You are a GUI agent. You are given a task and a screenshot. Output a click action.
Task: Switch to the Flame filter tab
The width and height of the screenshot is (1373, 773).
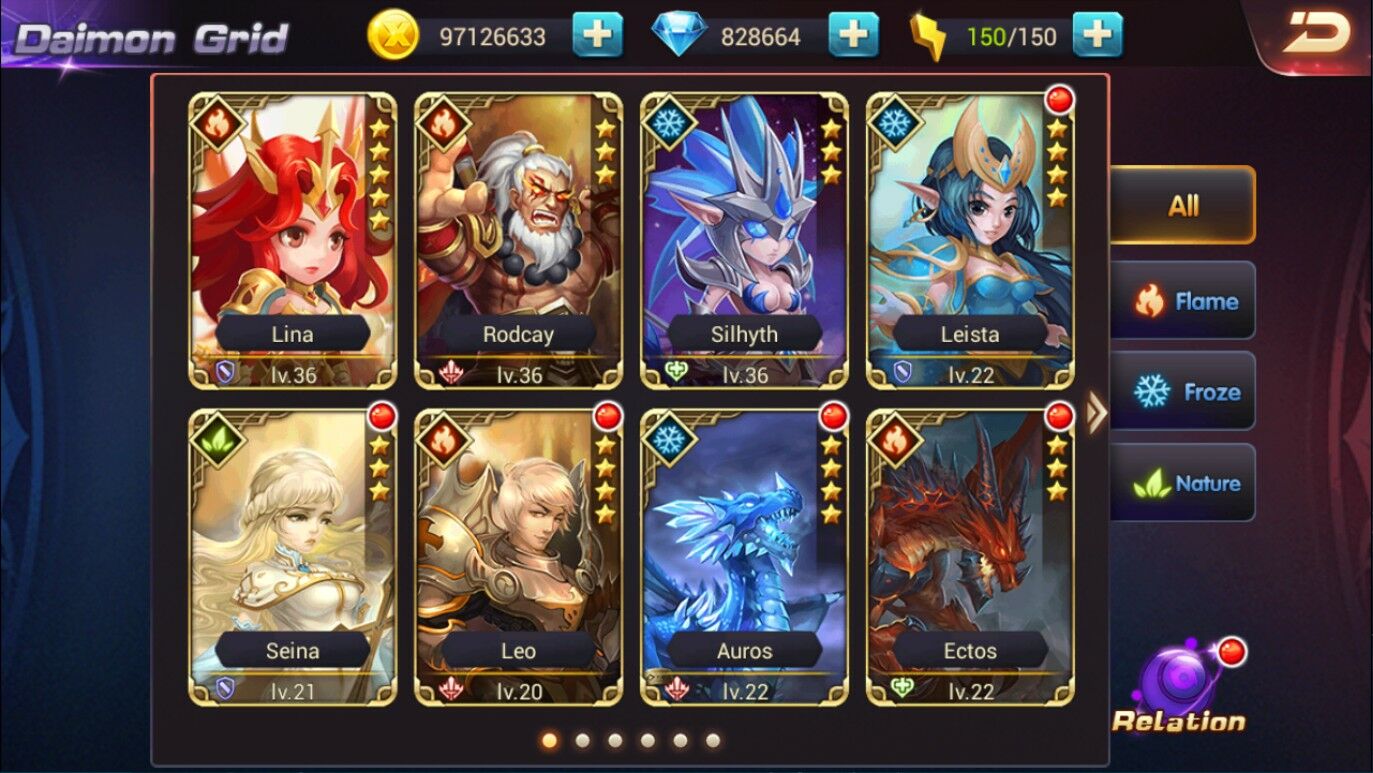tap(1183, 301)
